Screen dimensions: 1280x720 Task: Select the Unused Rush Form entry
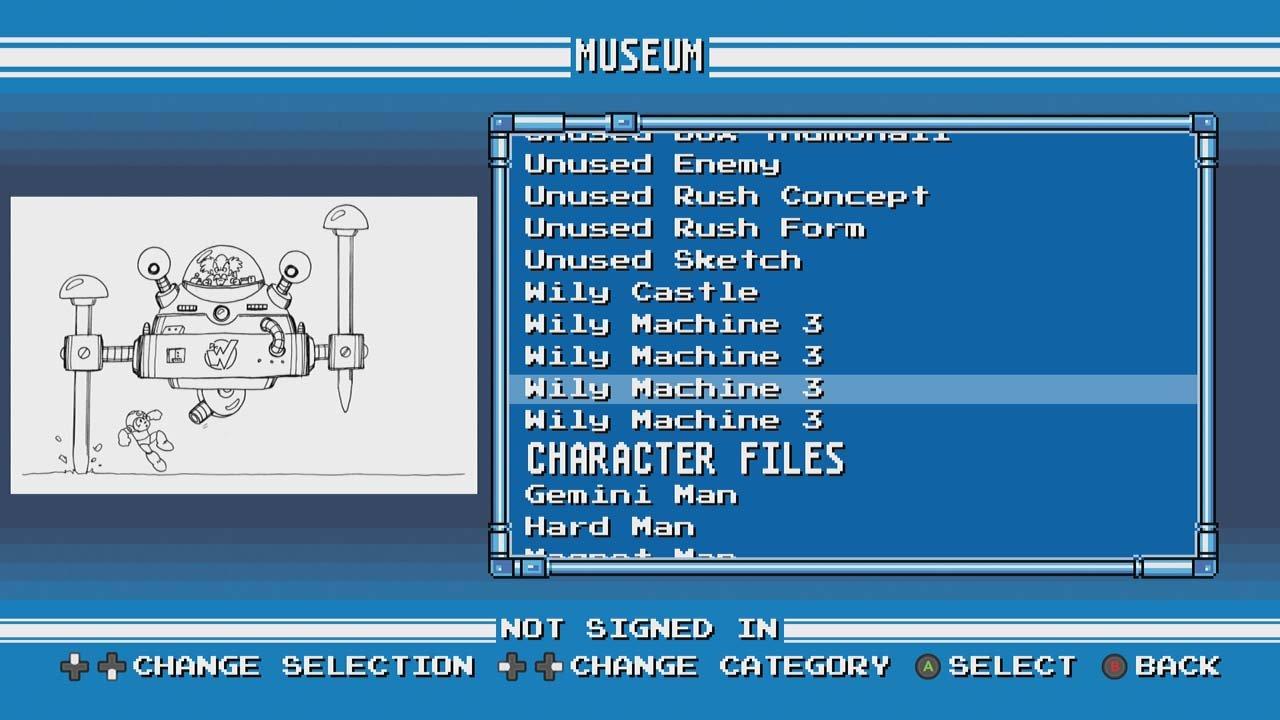pyautogui.click(x=692, y=228)
